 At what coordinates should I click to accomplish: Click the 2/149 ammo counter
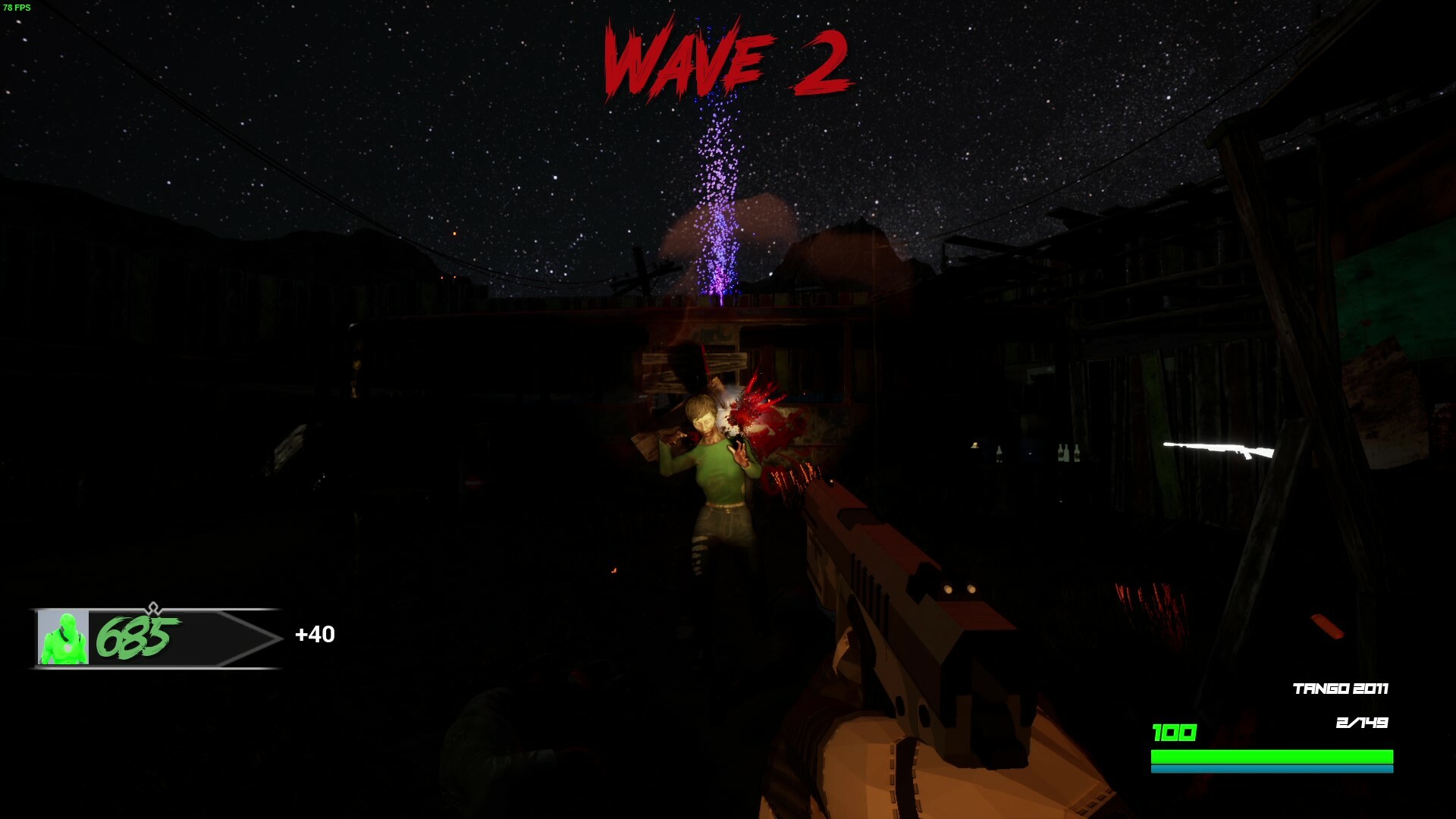1362,722
